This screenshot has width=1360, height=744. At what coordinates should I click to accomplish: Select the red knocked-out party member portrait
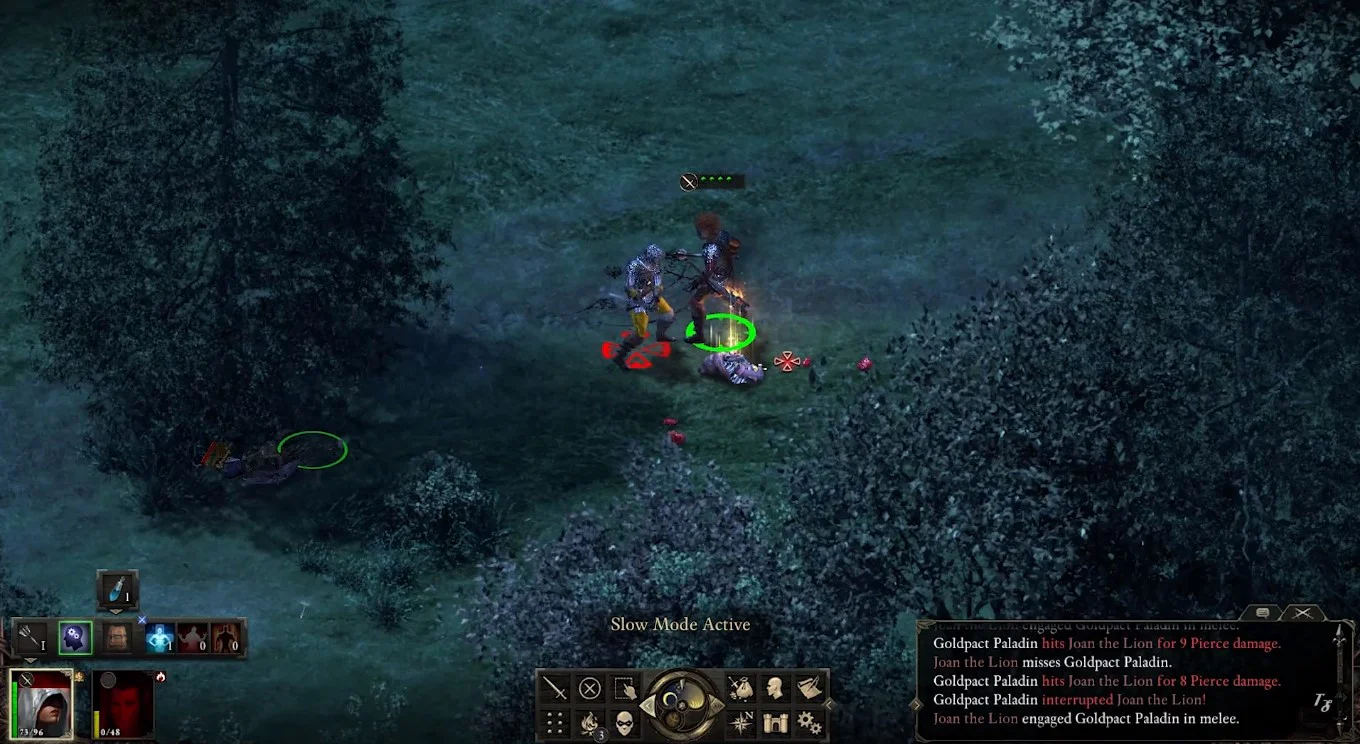pos(123,704)
